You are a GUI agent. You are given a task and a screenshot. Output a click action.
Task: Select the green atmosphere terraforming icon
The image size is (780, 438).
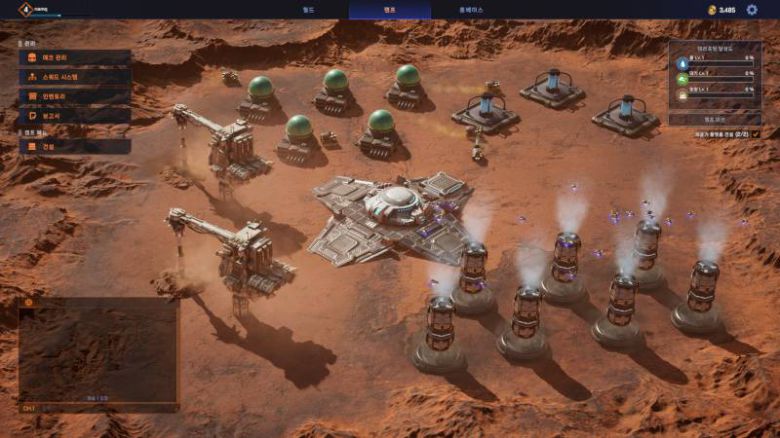pos(682,76)
